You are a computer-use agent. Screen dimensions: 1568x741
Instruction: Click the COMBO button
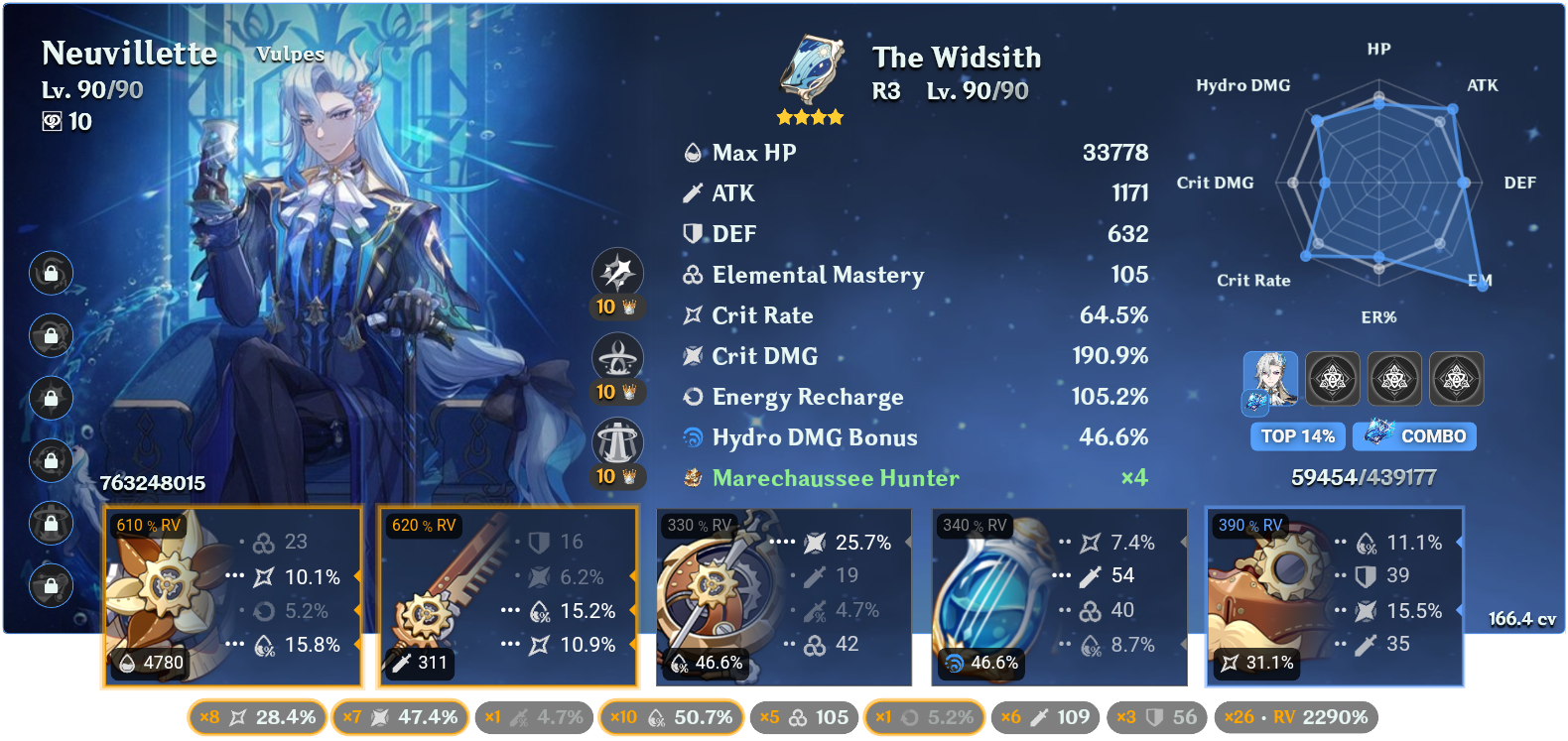[x=1414, y=436]
